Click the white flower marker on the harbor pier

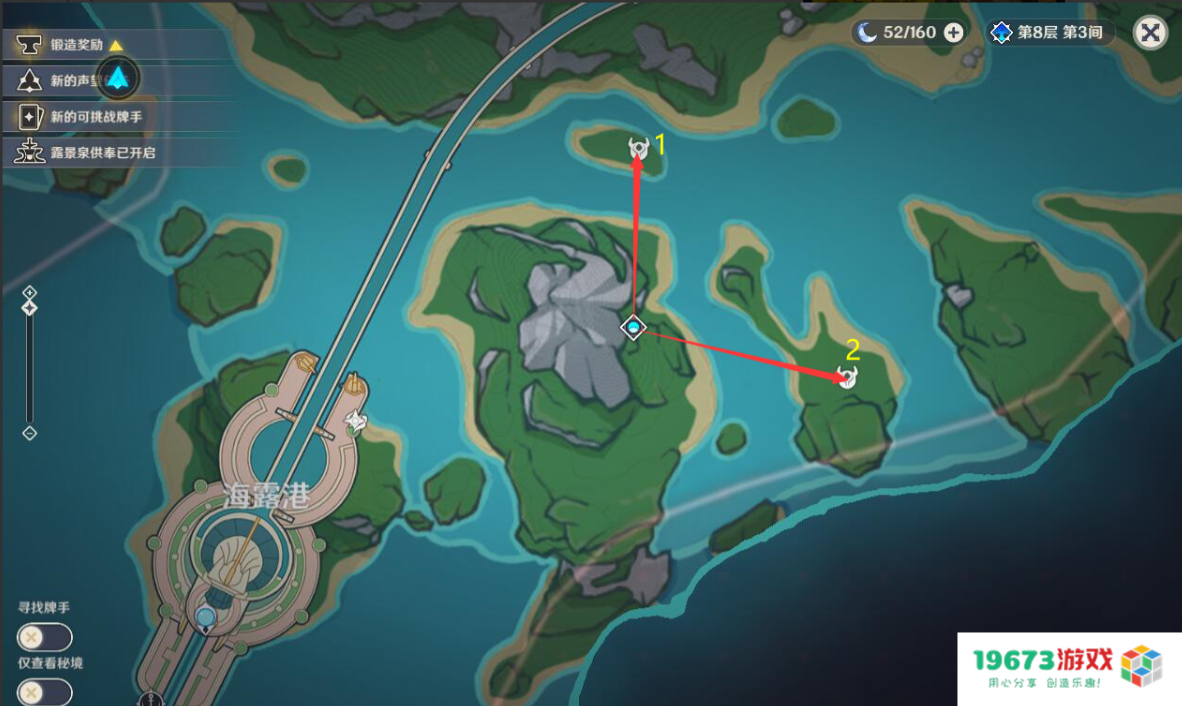coord(356,423)
